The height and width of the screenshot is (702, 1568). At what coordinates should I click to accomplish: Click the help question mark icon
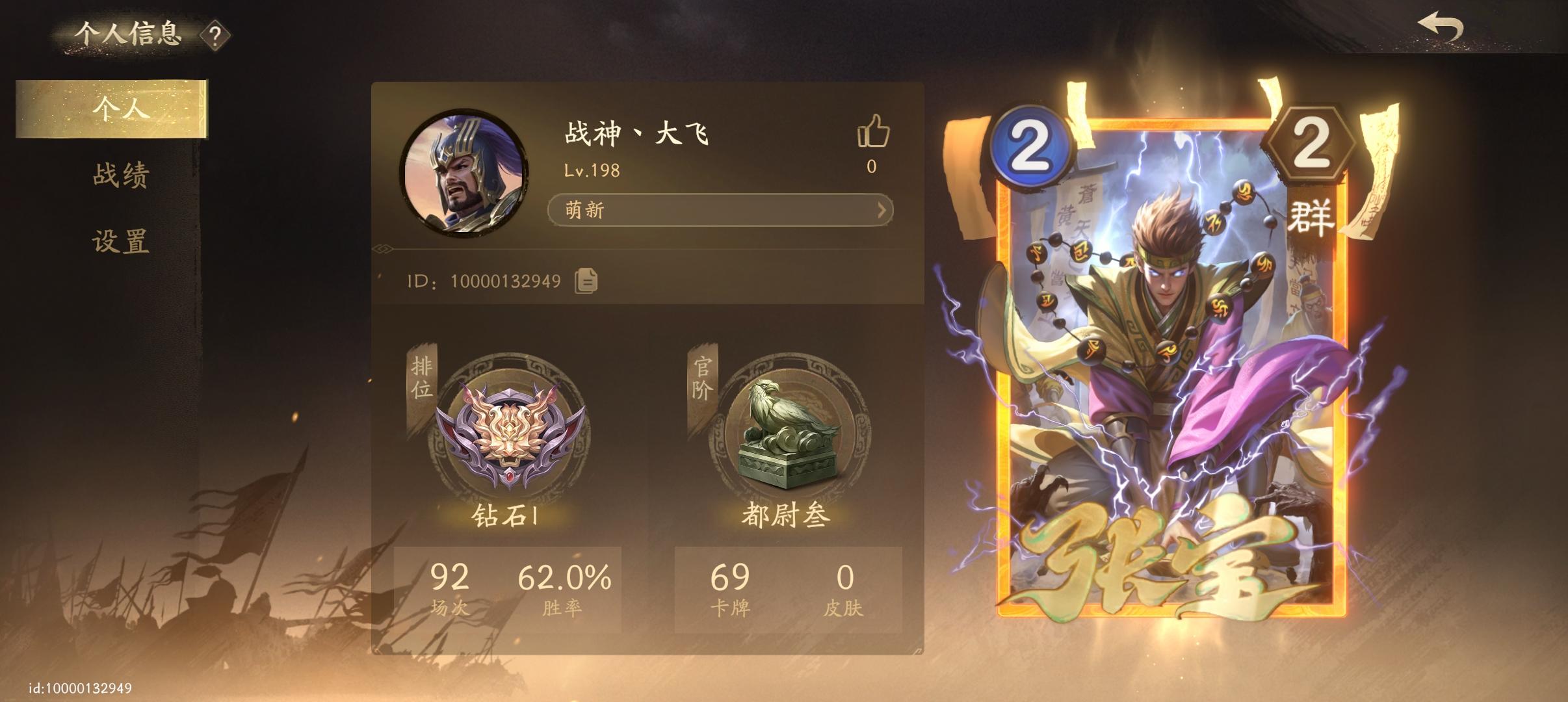point(215,36)
